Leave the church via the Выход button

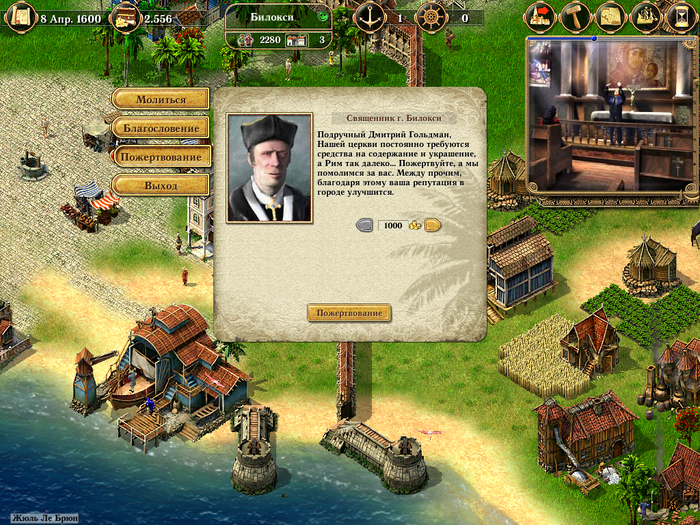(x=161, y=186)
